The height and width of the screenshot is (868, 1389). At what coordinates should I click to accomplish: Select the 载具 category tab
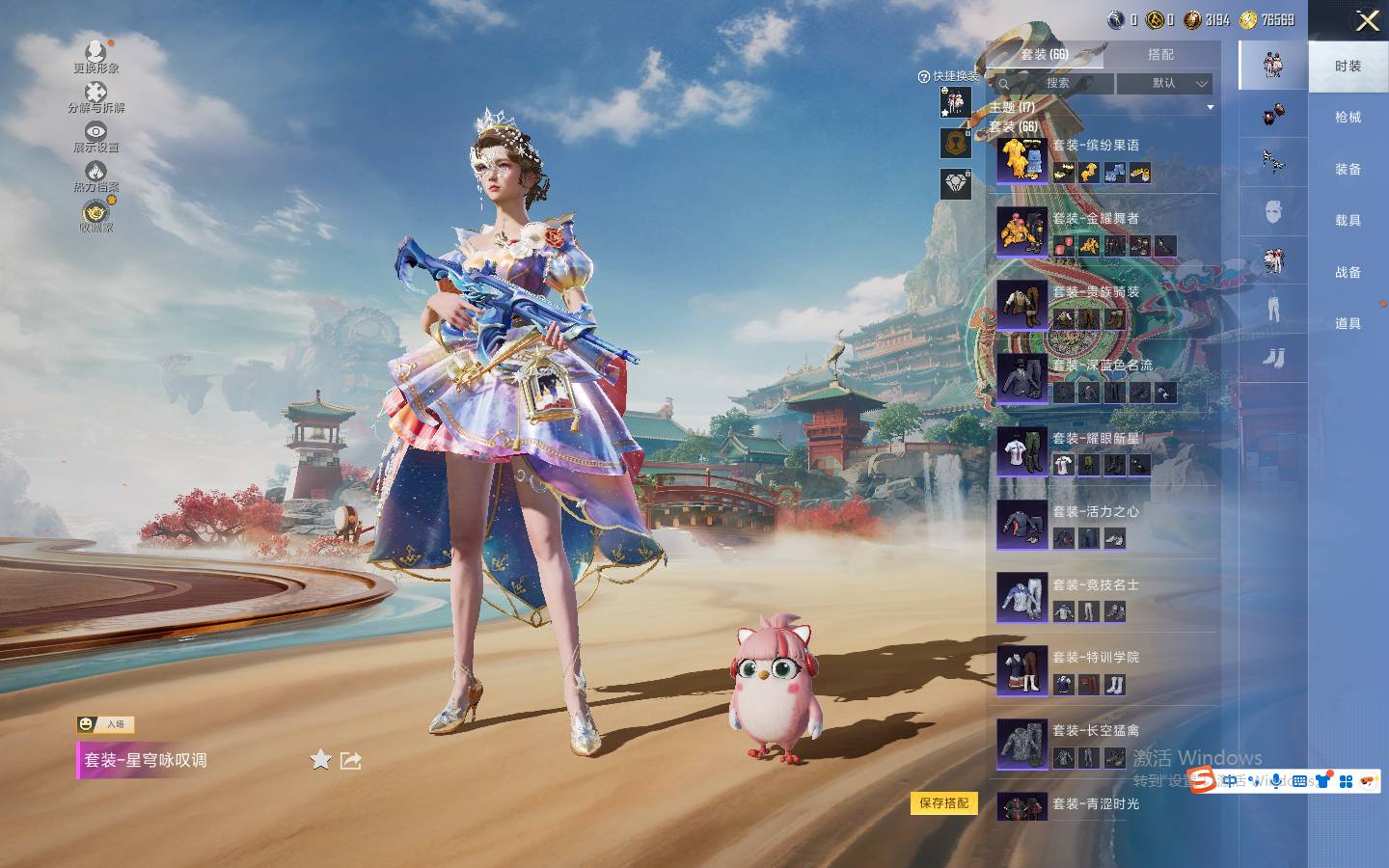pos(1348,221)
